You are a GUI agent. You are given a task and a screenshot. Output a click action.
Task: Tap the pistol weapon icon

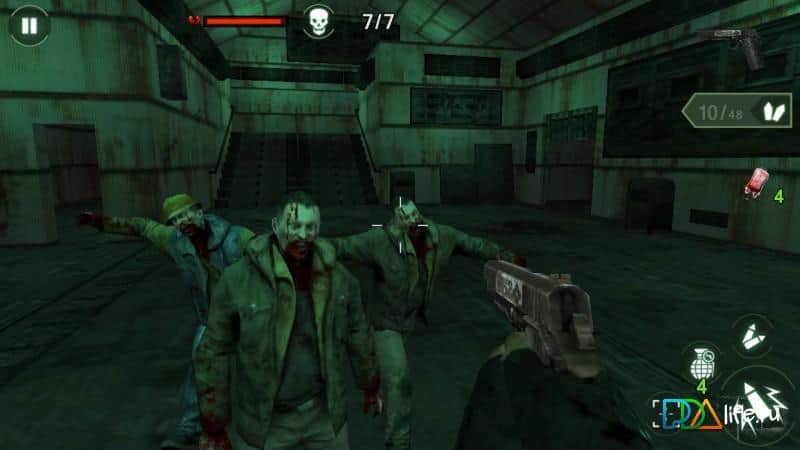(736, 44)
